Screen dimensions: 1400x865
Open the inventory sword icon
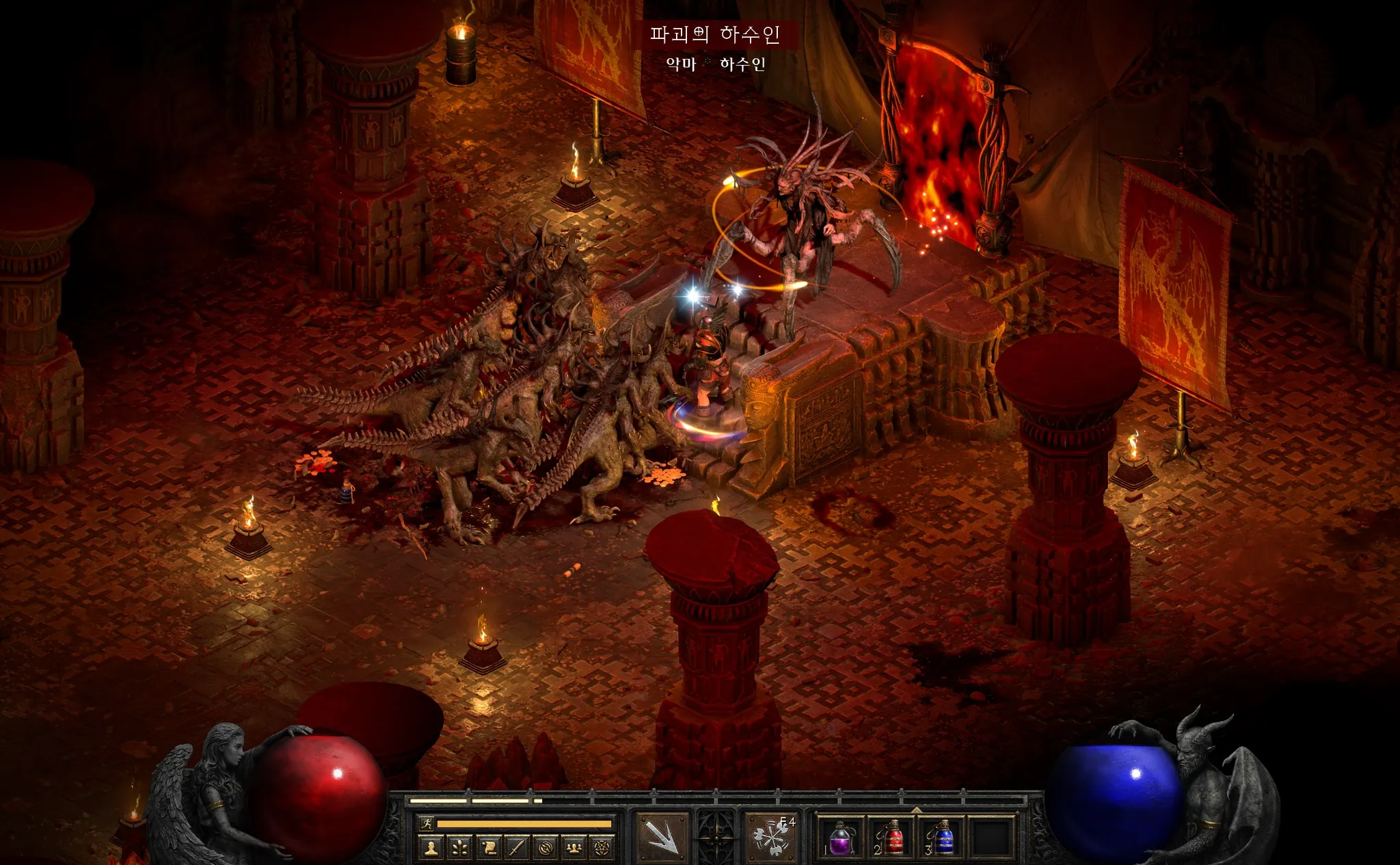(517, 848)
